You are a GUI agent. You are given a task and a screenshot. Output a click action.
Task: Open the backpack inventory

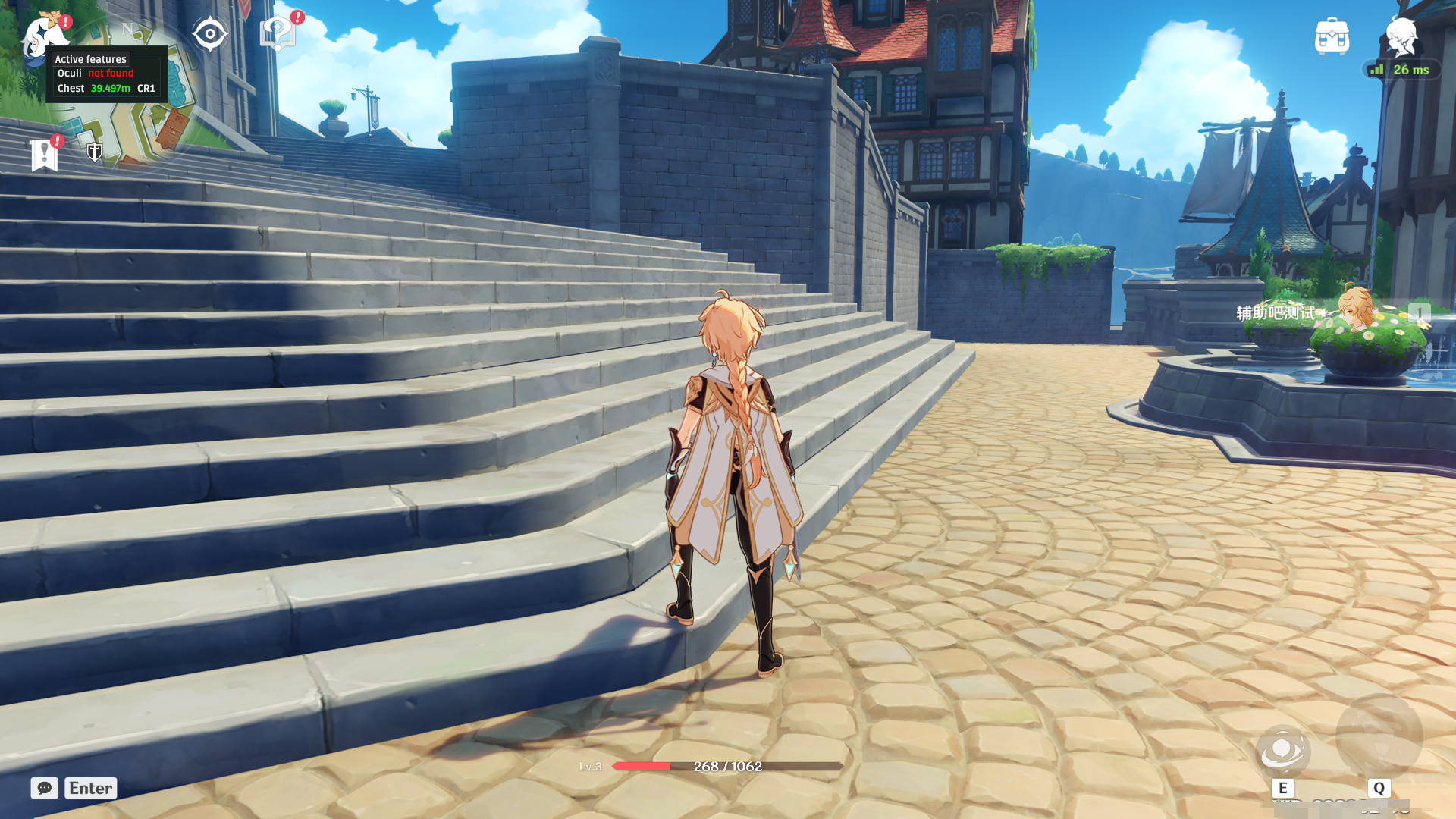(x=1332, y=36)
